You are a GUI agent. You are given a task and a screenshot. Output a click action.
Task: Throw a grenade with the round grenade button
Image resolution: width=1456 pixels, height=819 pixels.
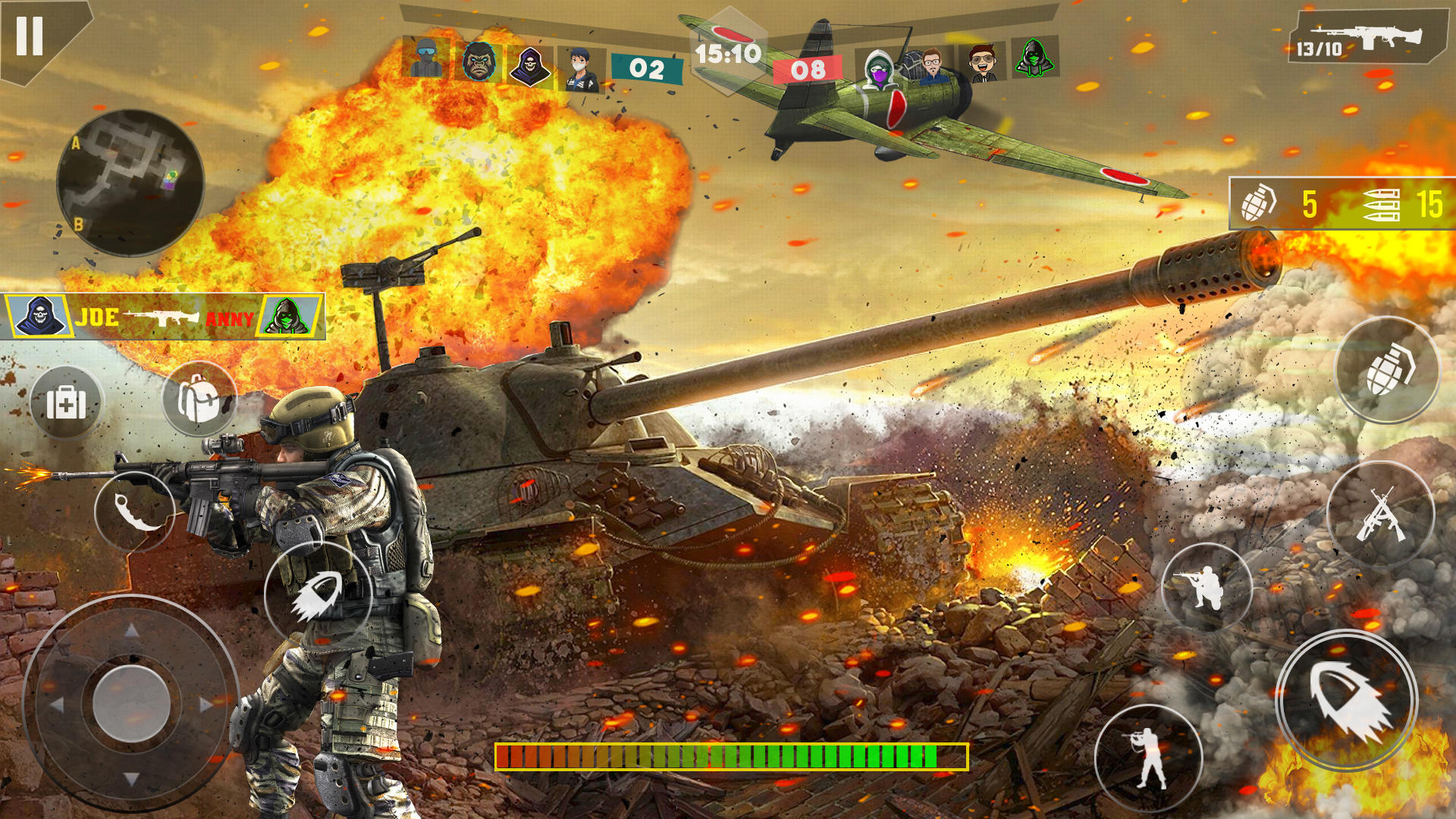tap(1387, 370)
